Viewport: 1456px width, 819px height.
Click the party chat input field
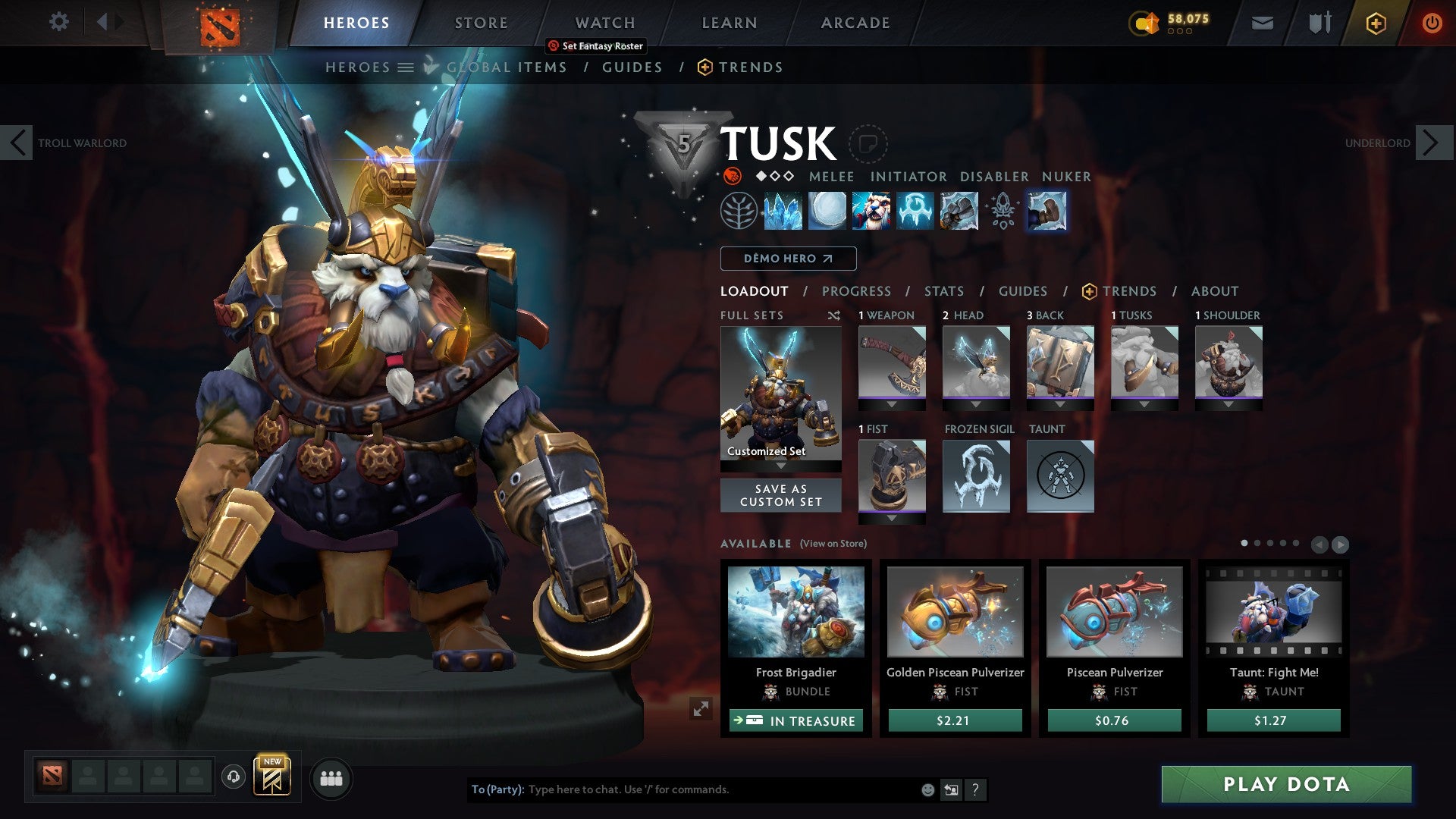[x=682, y=789]
